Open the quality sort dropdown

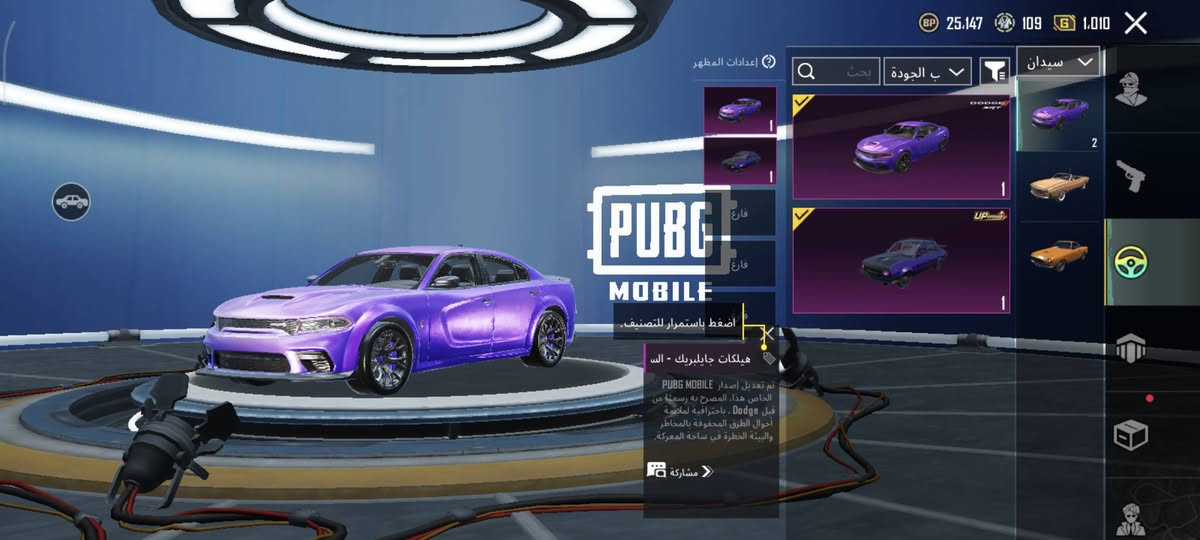pos(928,71)
